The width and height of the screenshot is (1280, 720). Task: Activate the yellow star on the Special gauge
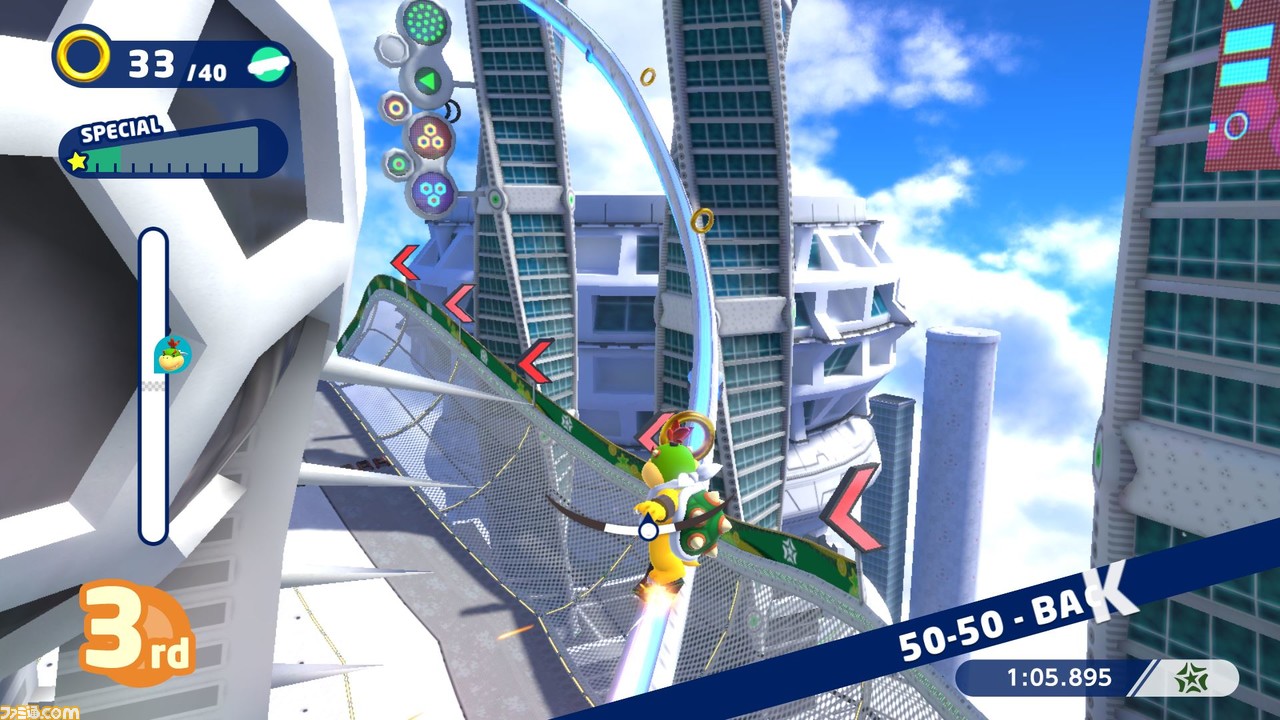click(77, 160)
